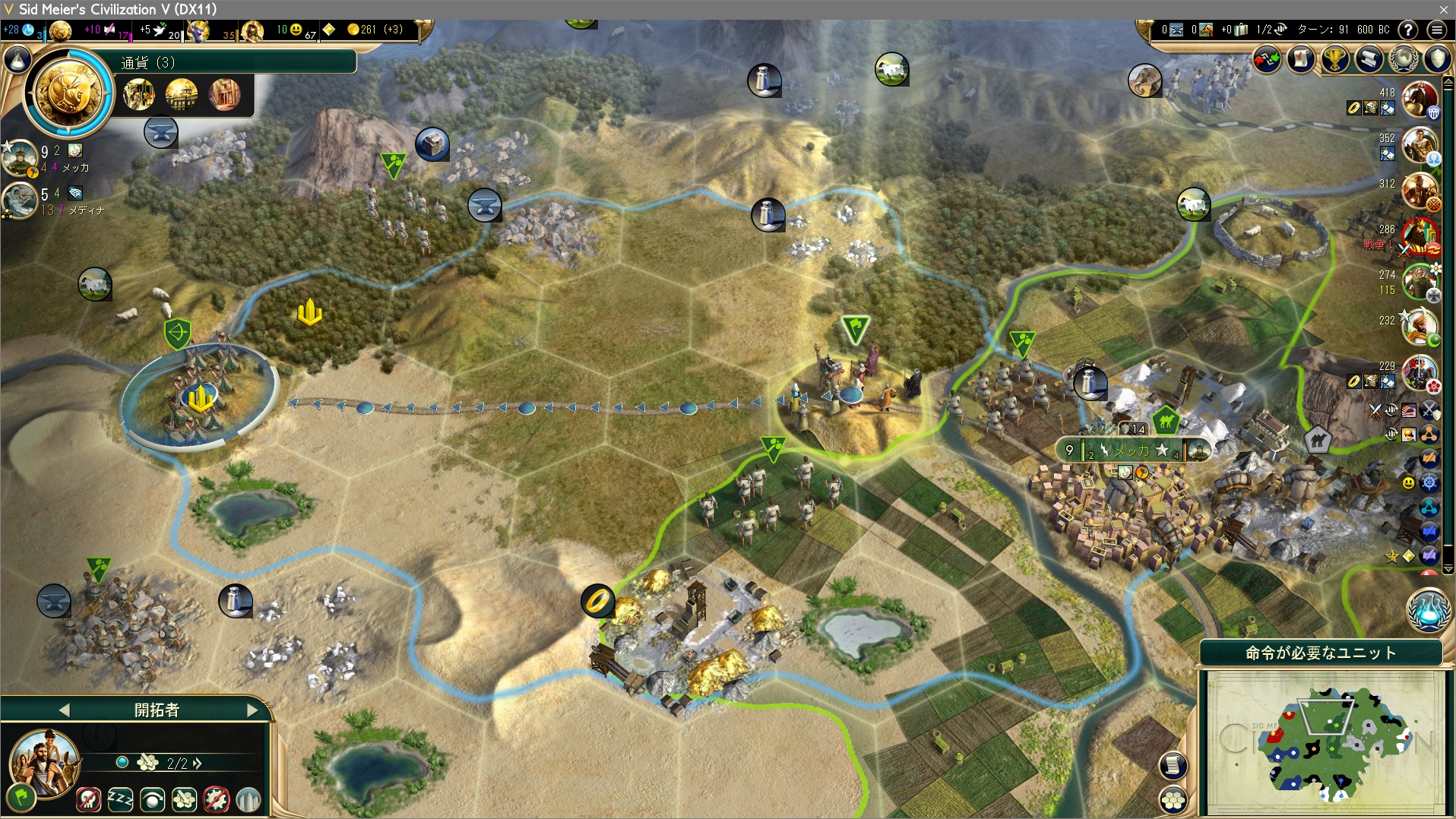Click the Units Need Orders button
Image resolution: width=1456 pixels, height=819 pixels.
click(x=1320, y=653)
